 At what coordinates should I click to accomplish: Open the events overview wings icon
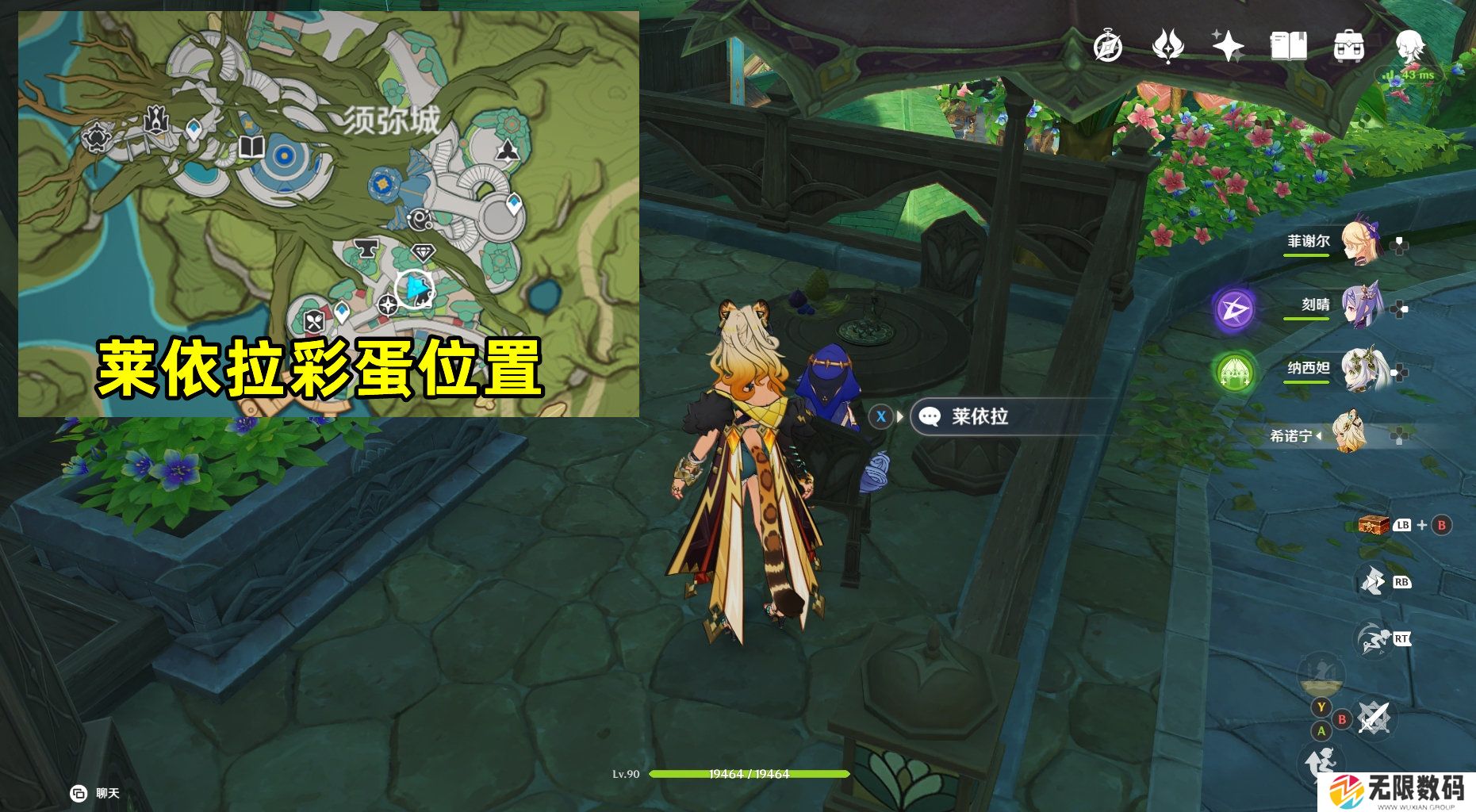pyautogui.click(x=1167, y=48)
